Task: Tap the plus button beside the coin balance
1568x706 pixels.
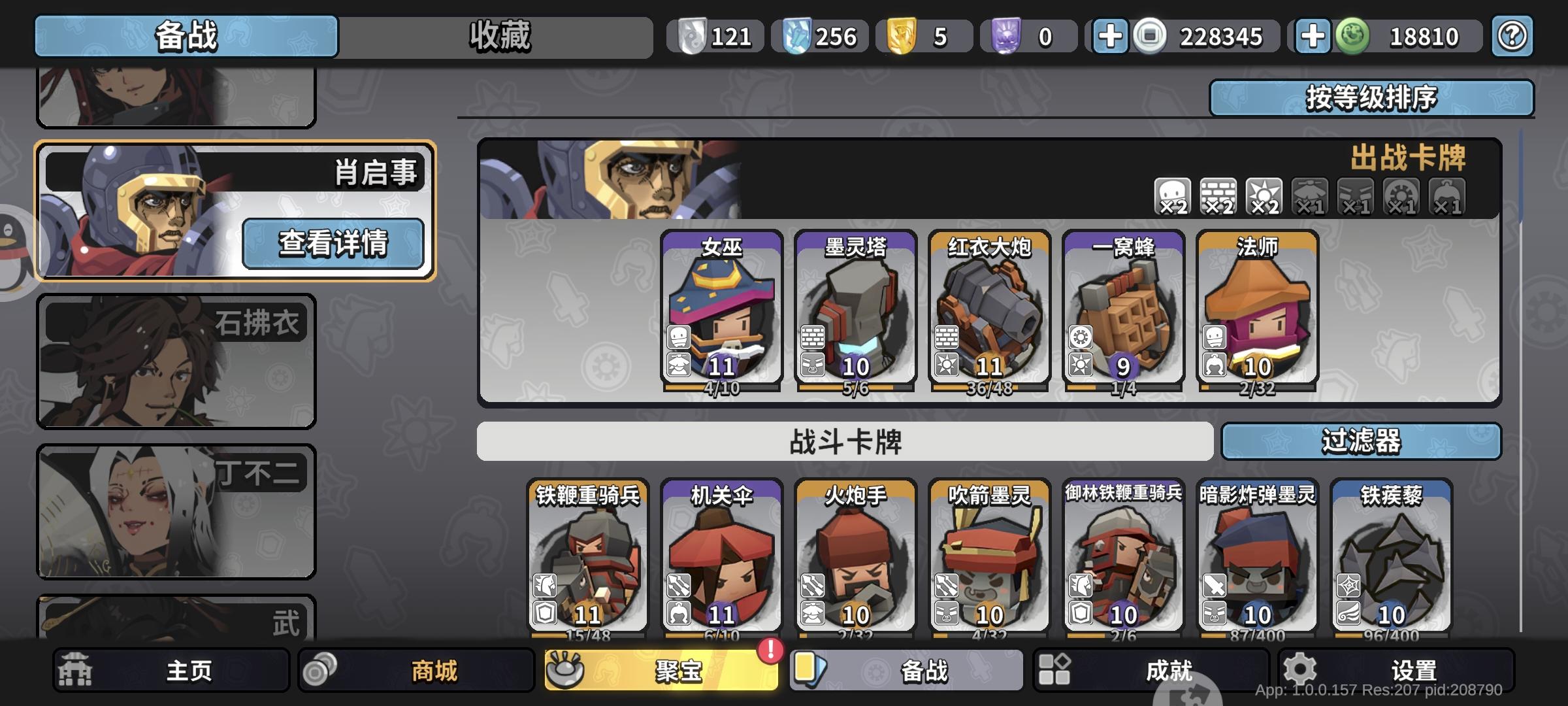Action: coord(1109,37)
